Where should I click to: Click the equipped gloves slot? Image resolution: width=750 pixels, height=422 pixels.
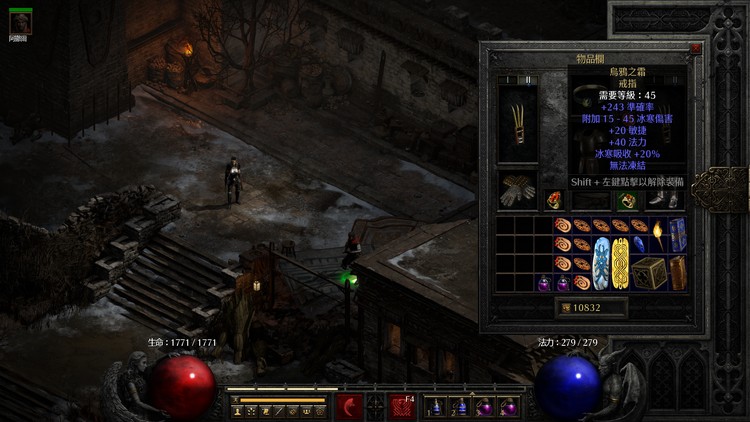(518, 192)
